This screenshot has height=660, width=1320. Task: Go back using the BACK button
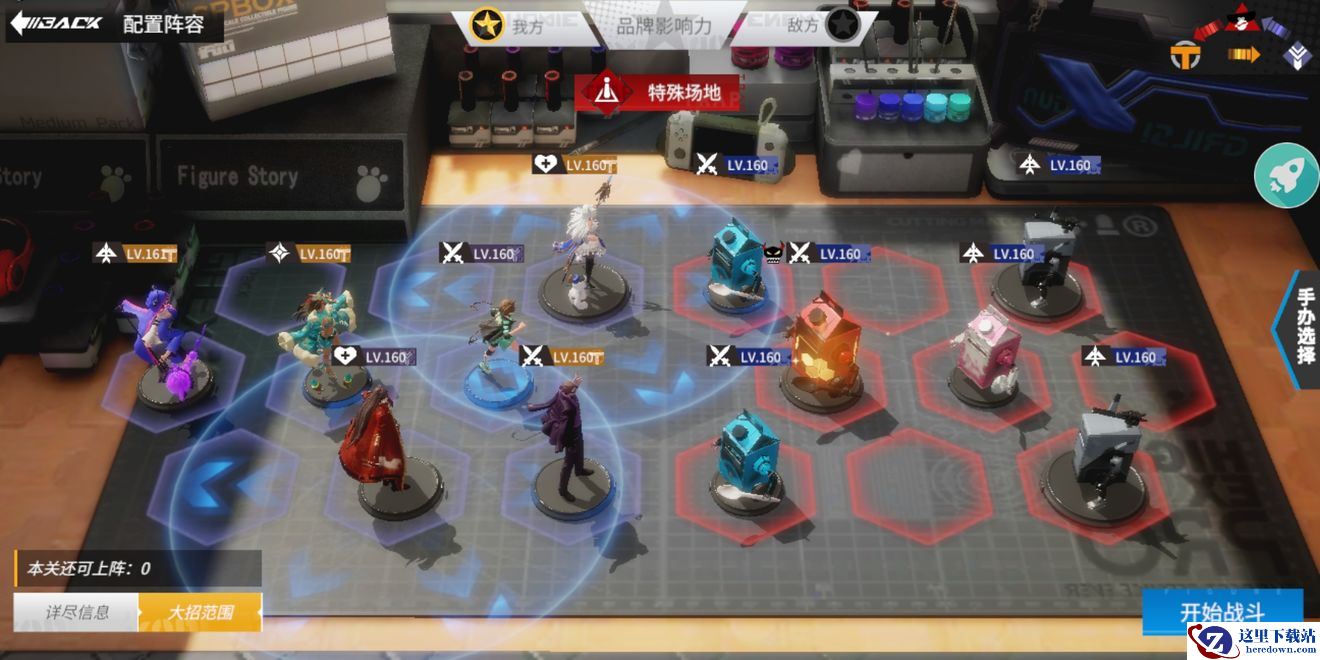point(55,23)
